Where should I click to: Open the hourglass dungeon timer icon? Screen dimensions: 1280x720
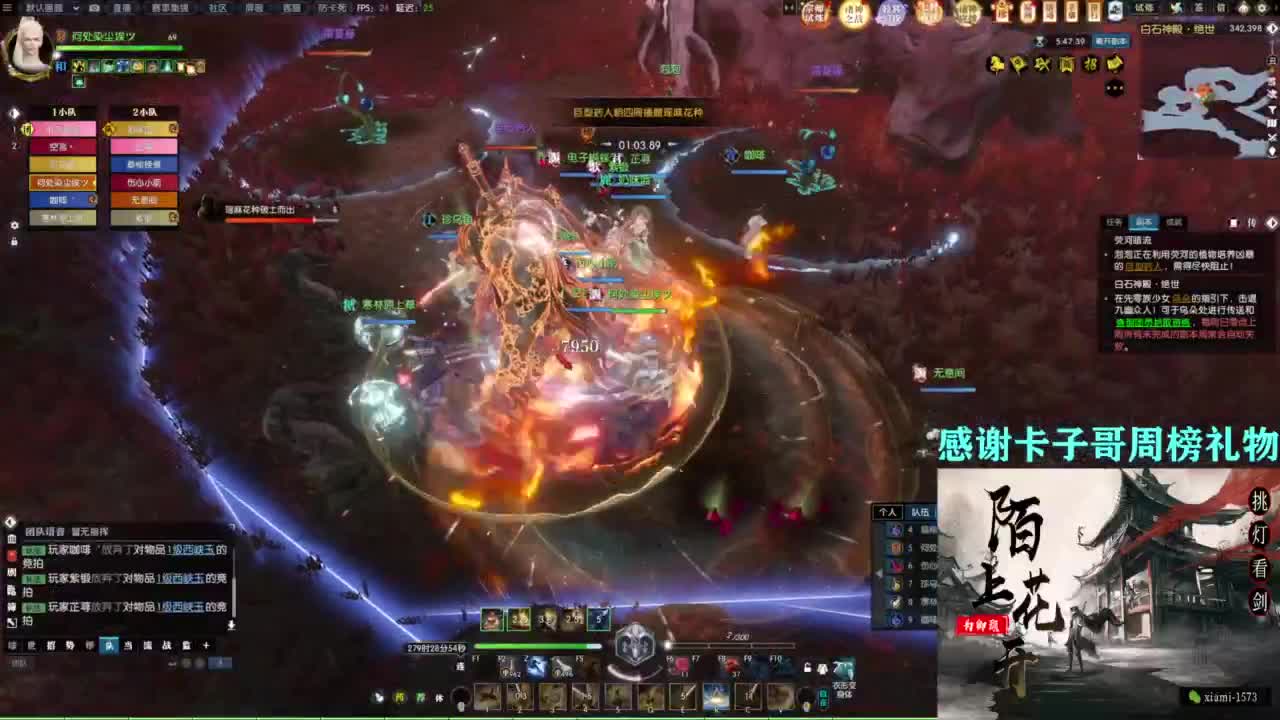tap(1040, 42)
